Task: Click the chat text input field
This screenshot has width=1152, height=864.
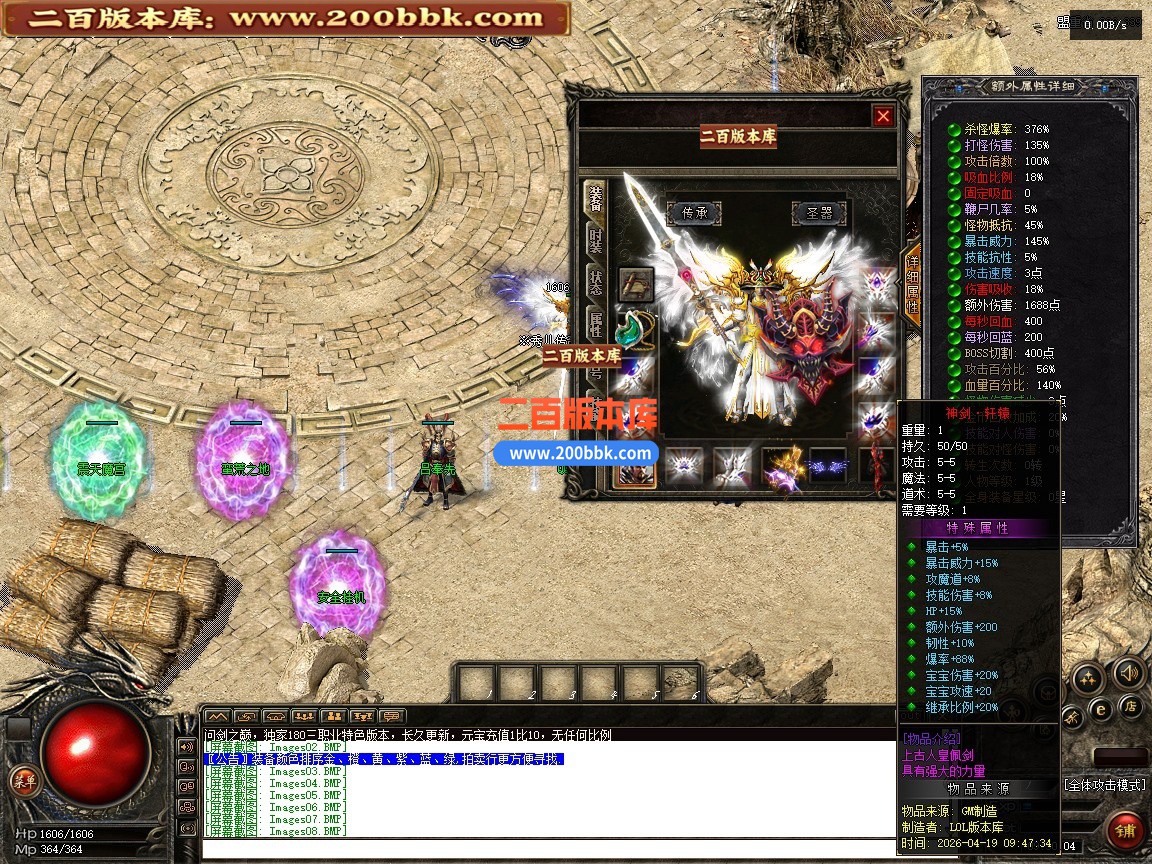Action: coord(548,850)
